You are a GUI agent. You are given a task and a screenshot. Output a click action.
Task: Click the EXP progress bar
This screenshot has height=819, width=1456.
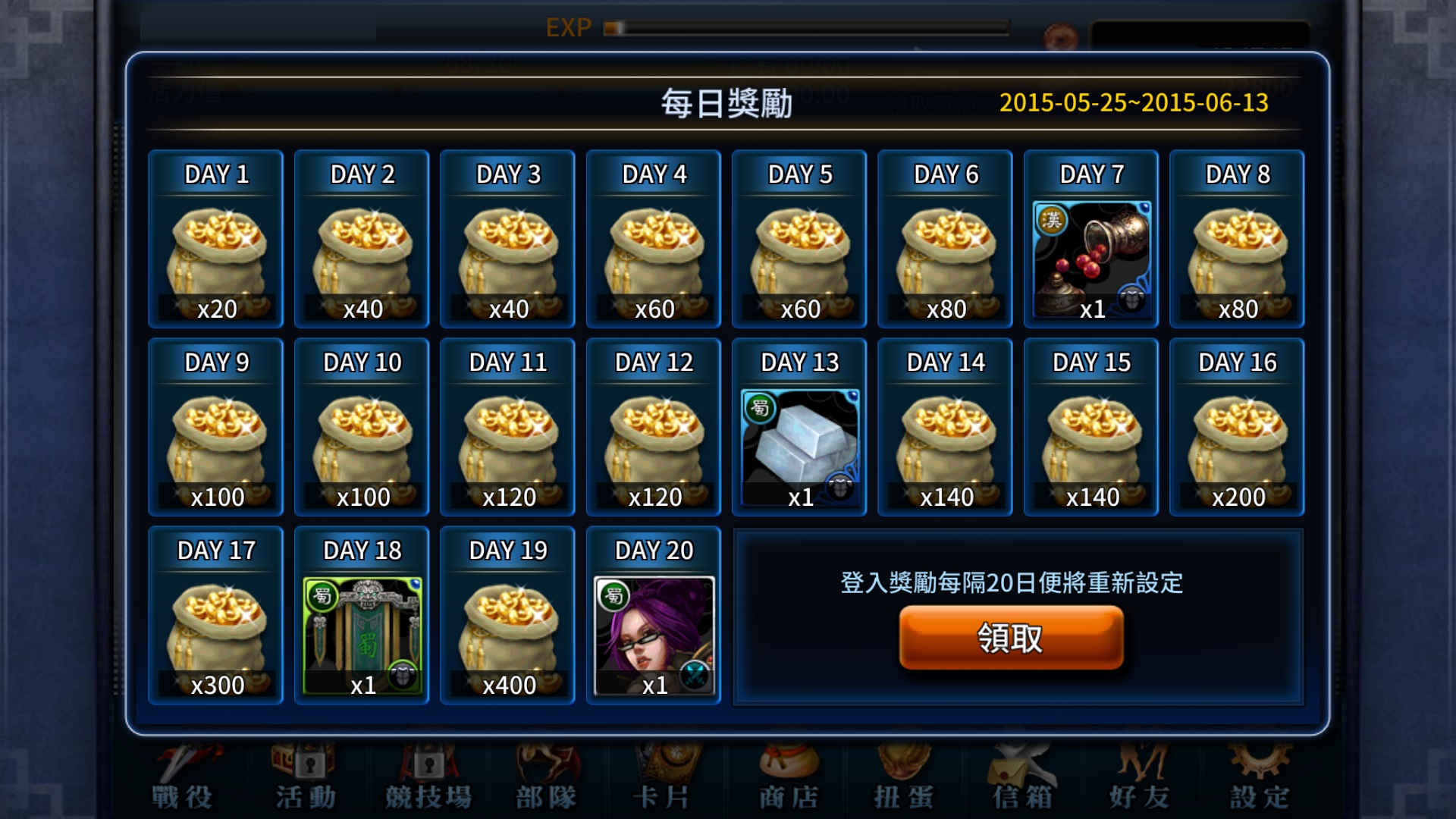click(x=804, y=30)
